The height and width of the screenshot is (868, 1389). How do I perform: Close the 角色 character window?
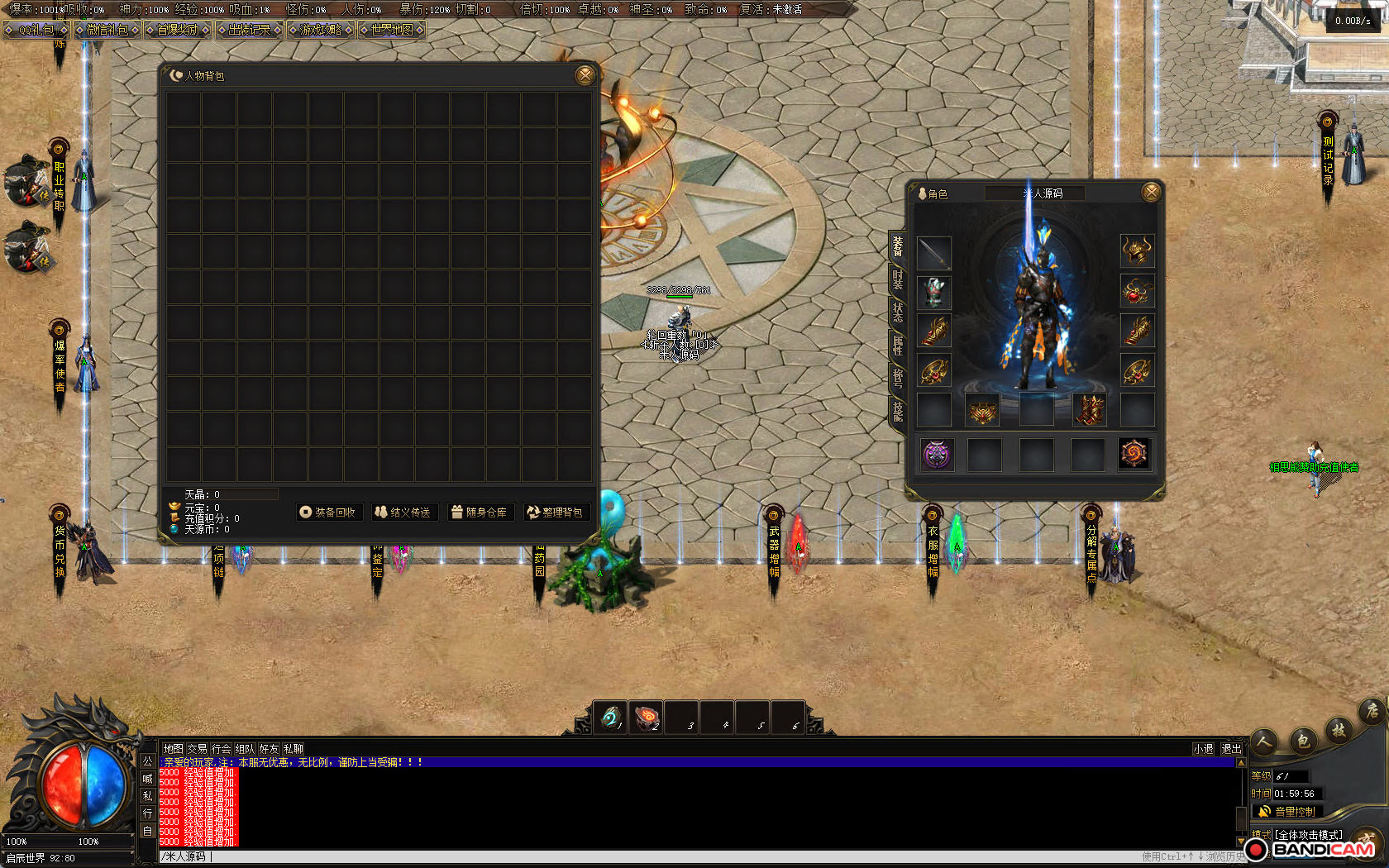point(1150,193)
